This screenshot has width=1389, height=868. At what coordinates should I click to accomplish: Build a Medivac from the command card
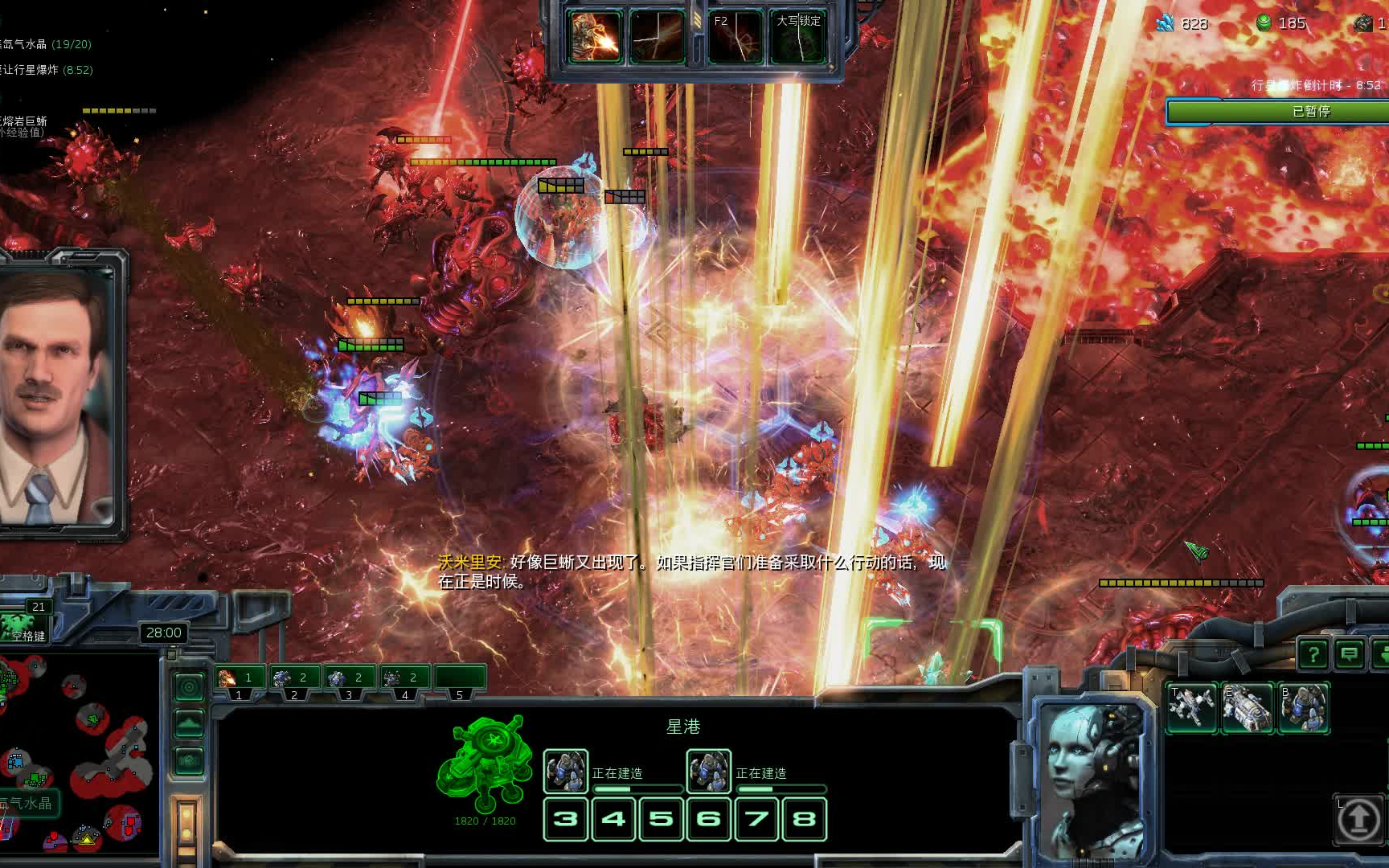pos(1247,708)
